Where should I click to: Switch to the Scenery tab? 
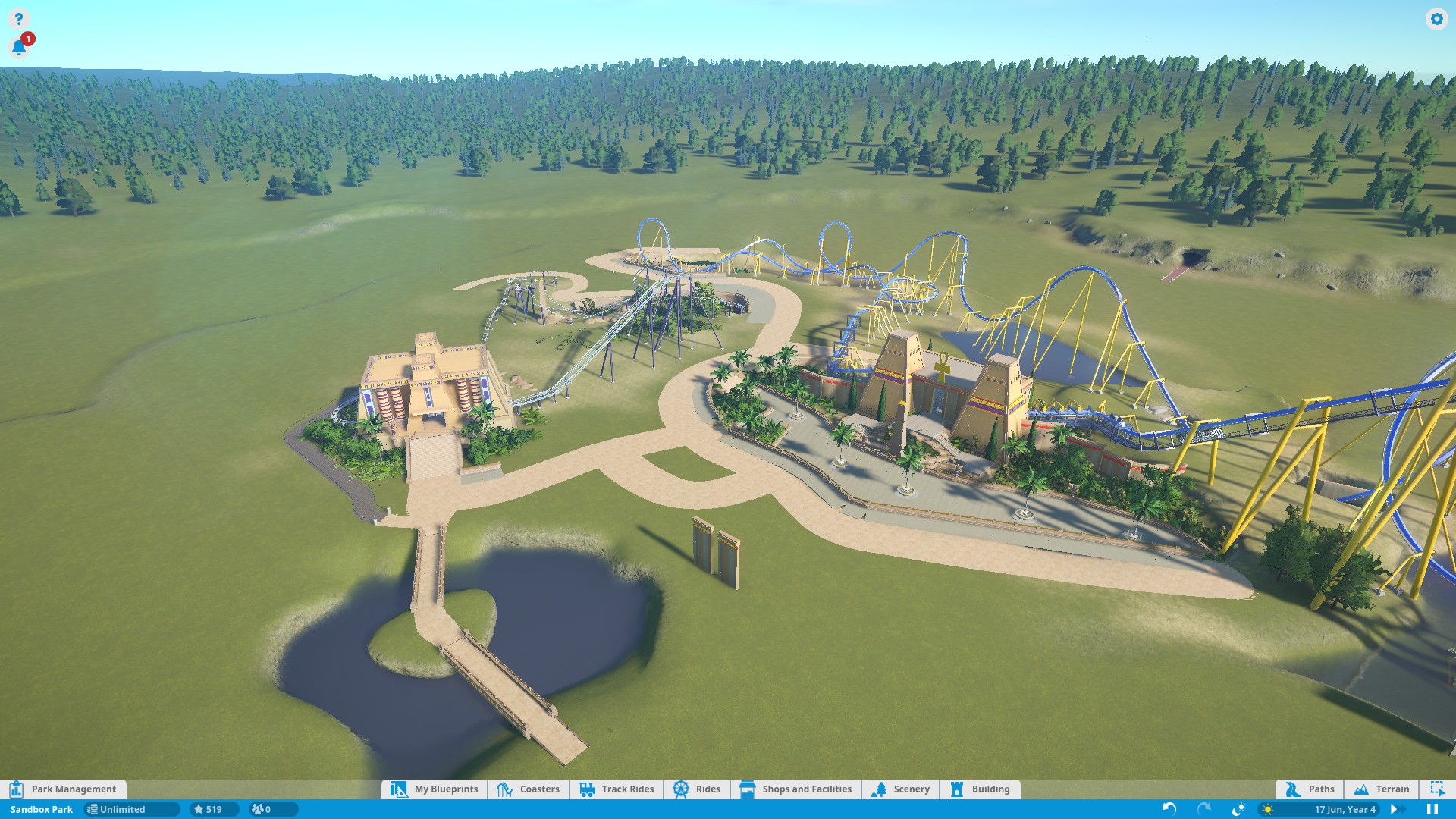(901, 789)
